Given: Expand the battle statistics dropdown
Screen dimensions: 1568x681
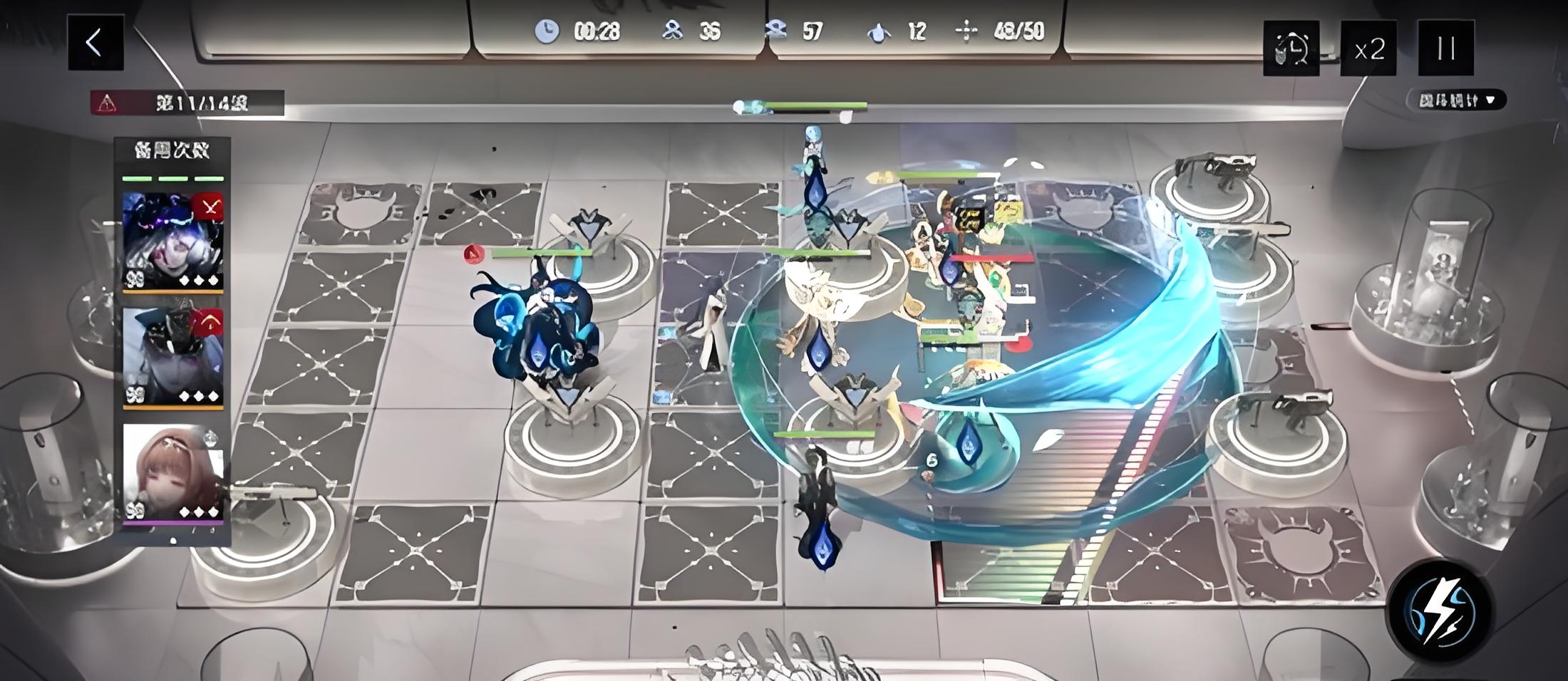Looking at the screenshot, I should [1456, 100].
